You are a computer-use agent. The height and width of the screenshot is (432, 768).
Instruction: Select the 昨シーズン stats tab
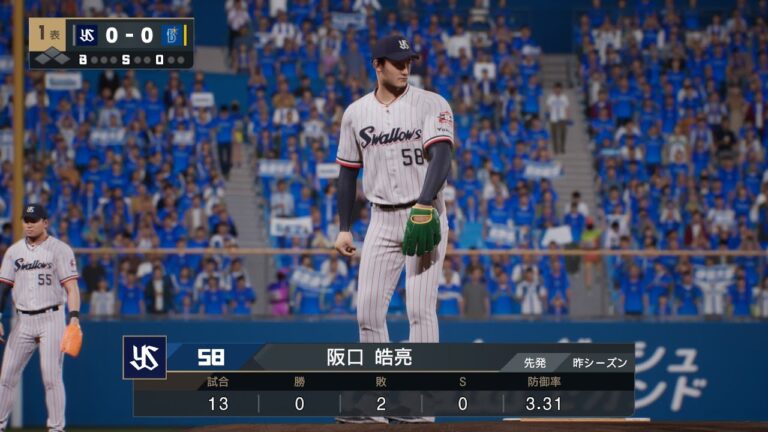(603, 362)
